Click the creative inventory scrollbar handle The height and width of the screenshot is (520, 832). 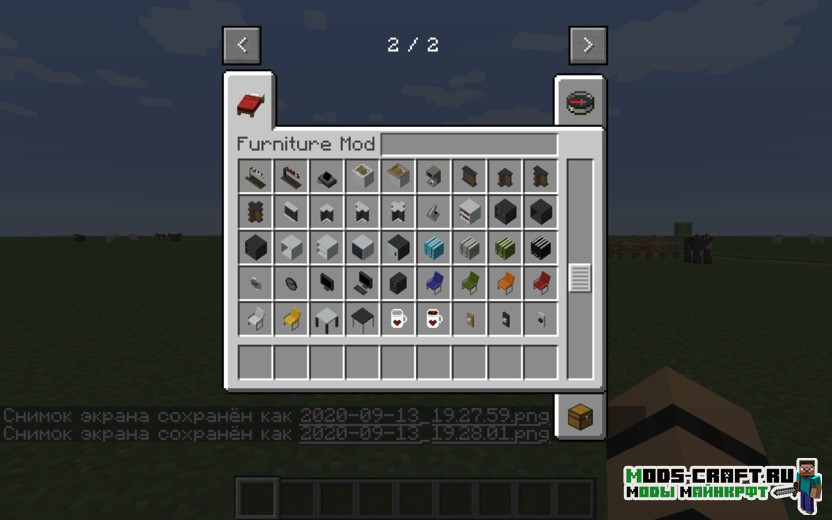point(580,277)
